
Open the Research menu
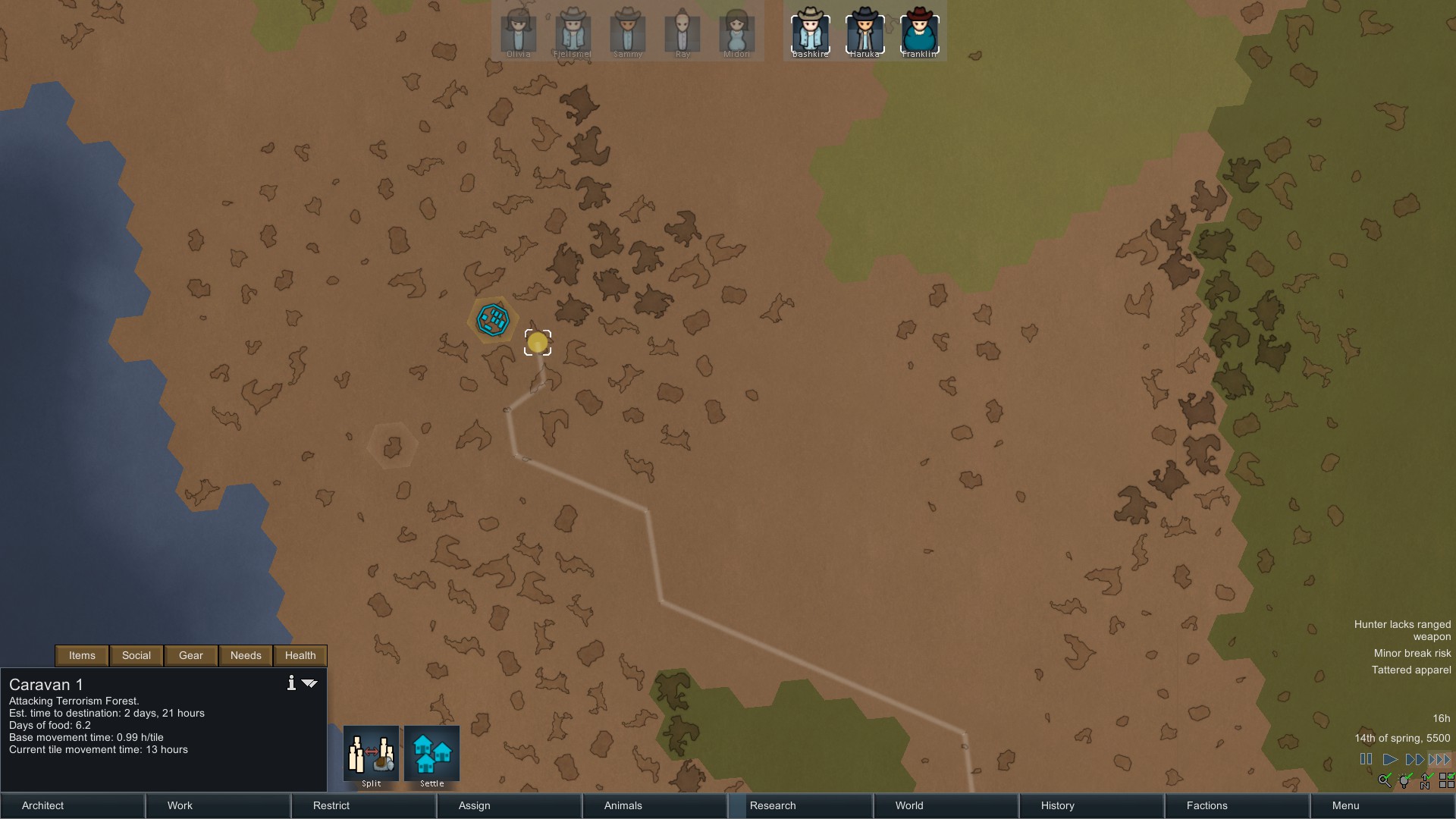pos(800,805)
